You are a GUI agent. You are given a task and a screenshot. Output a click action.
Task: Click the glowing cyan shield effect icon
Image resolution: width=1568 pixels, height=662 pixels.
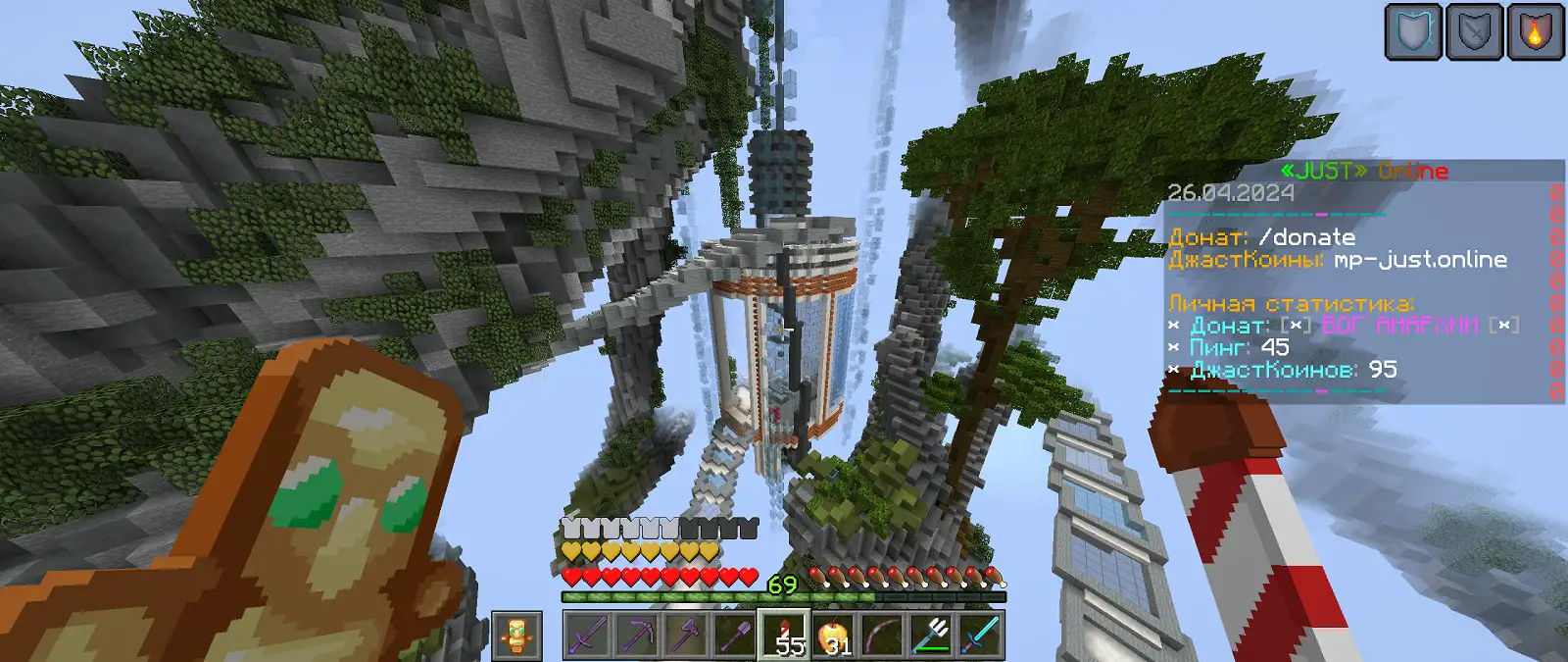point(1413,32)
